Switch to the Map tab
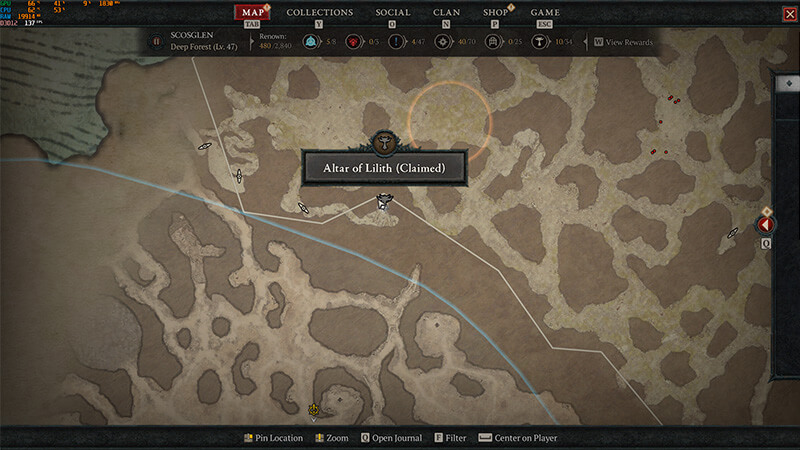Screen dimensions: 800x450 [252, 13]
